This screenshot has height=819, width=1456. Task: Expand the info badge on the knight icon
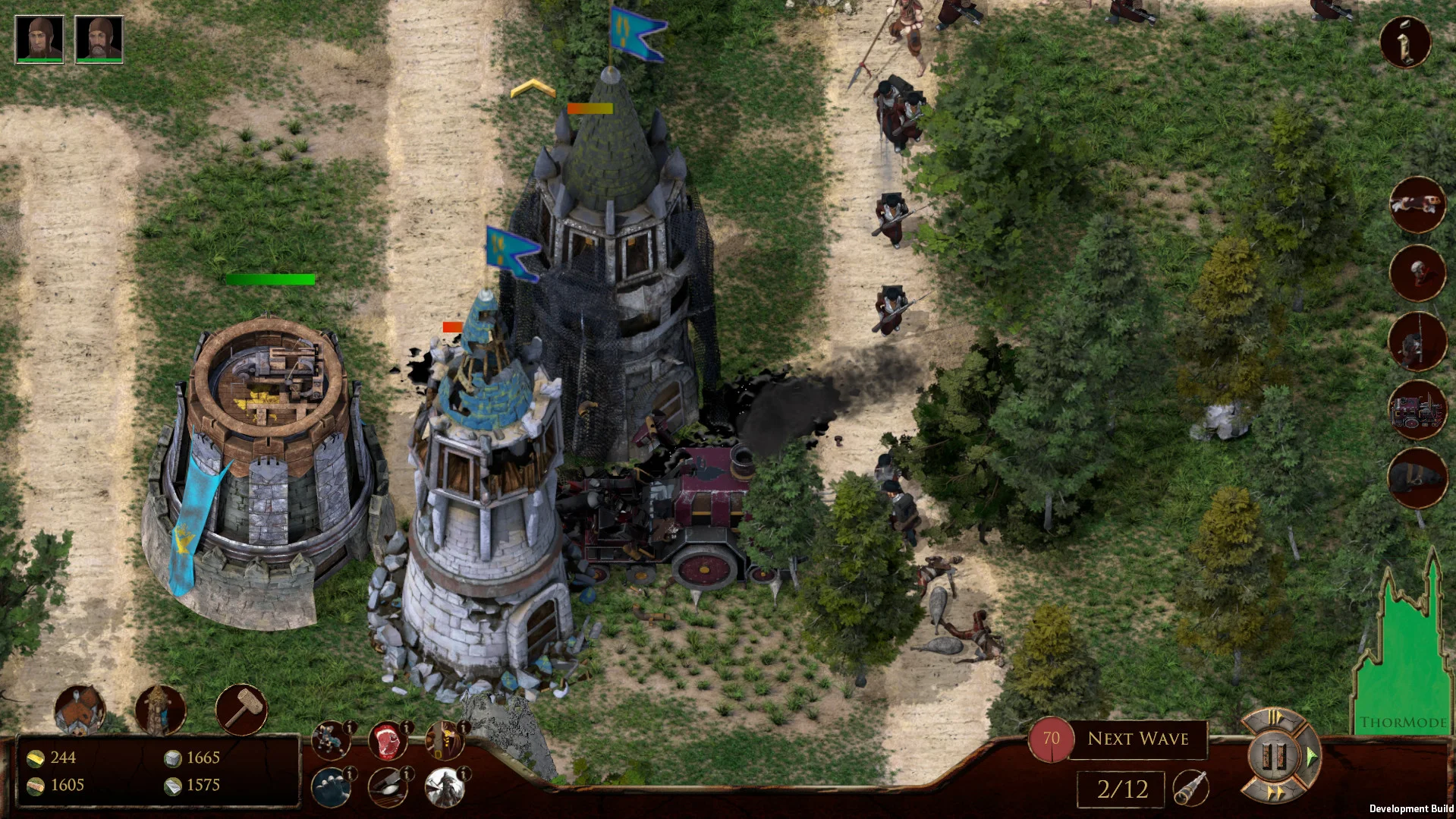[351, 728]
